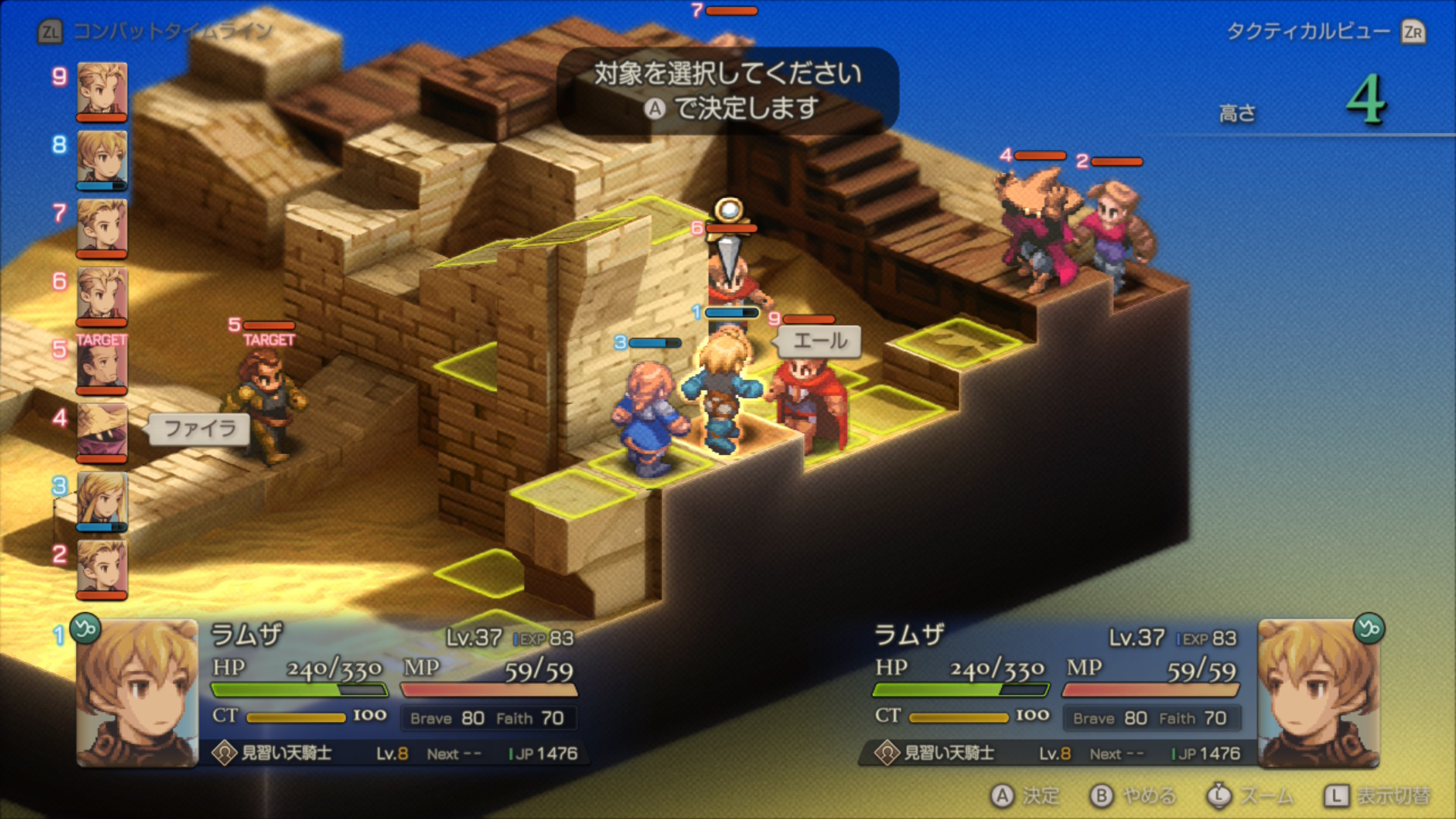Select Ramza's large portrait numbered 1
This screenshot has width=1456, height=819.
pos(137,692)
